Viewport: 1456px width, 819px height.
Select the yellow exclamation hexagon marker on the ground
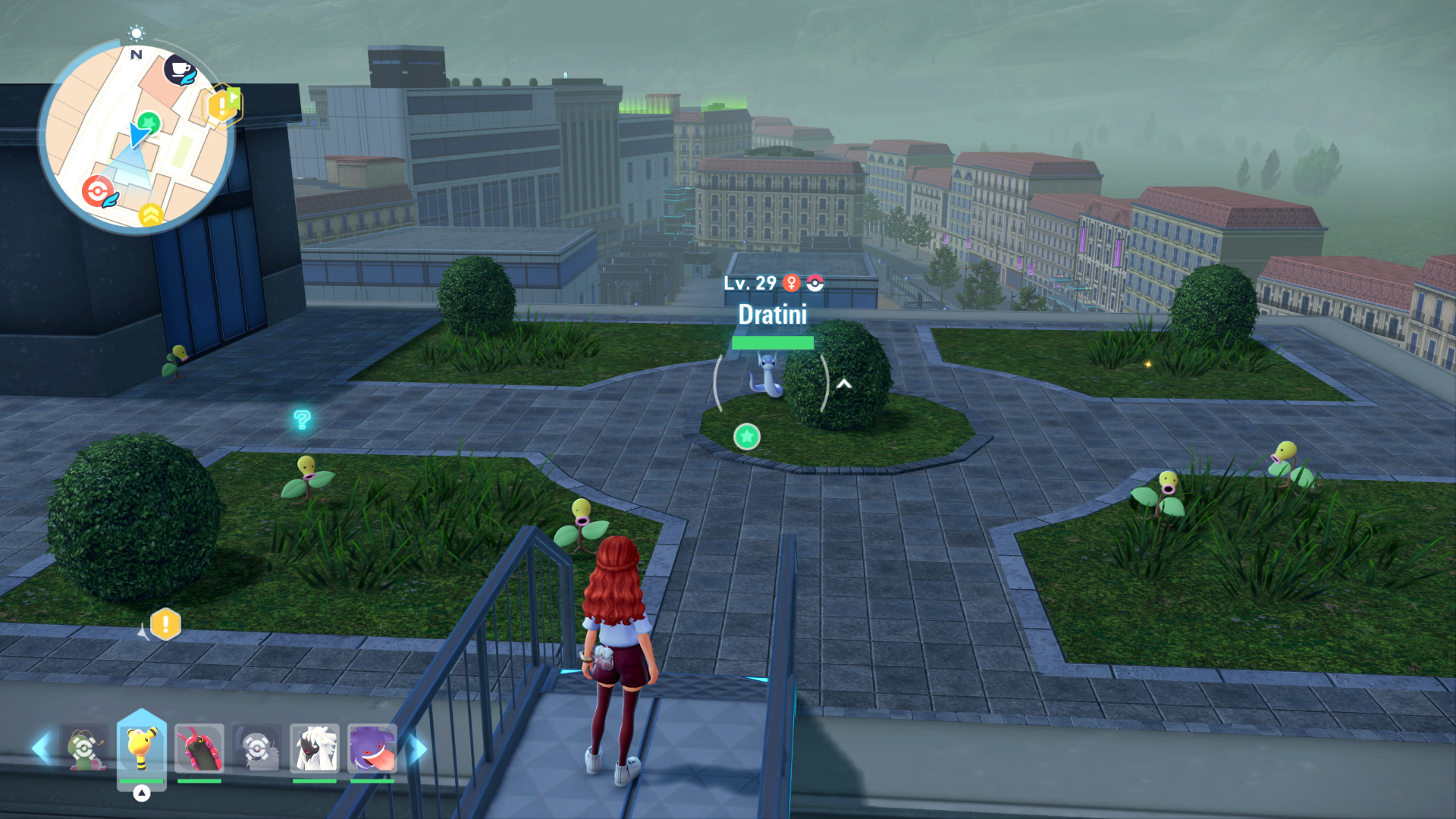[165, 625]
